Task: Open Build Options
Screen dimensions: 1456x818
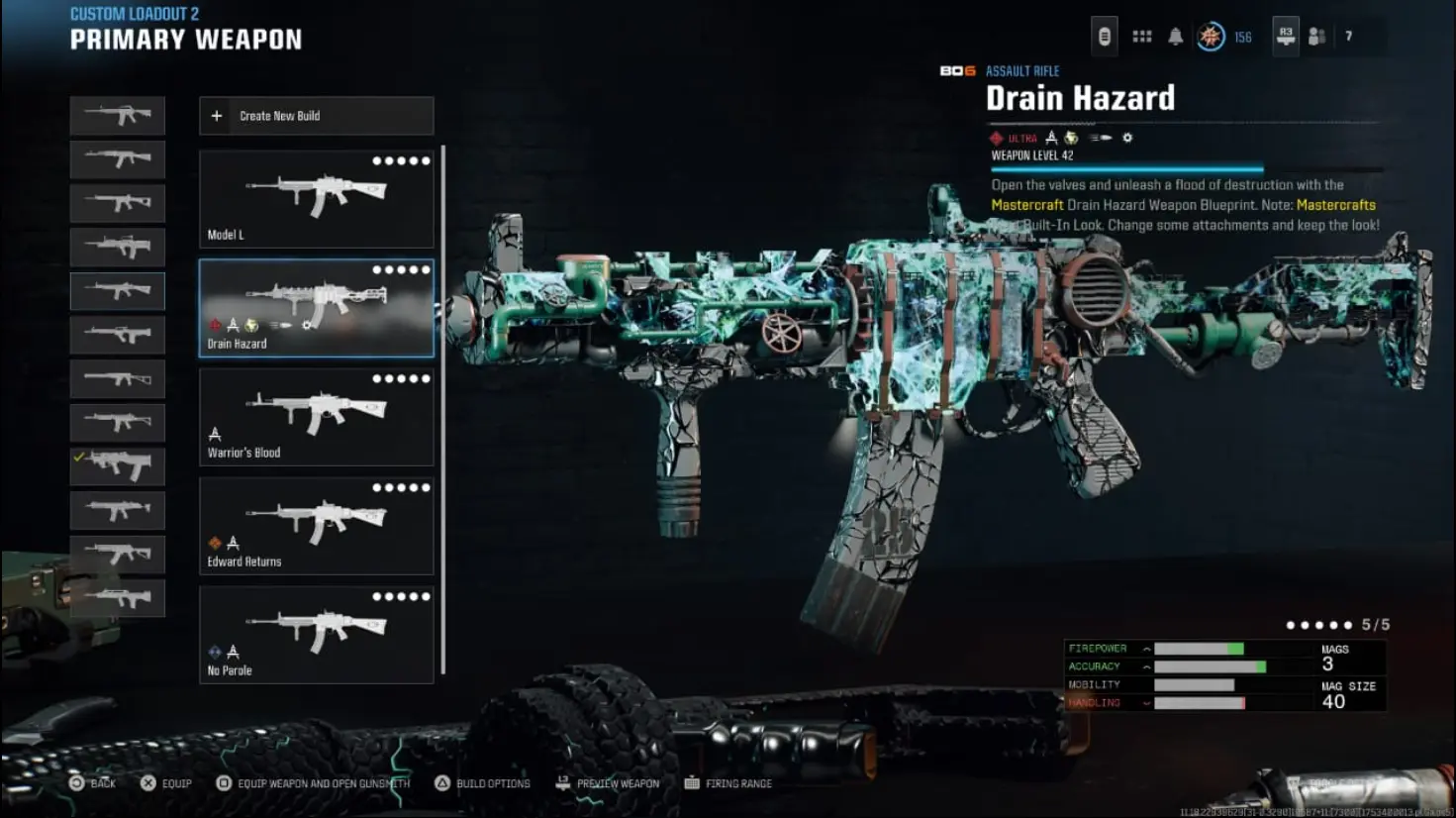Action: pyautogui.click(x=483, y=783)
